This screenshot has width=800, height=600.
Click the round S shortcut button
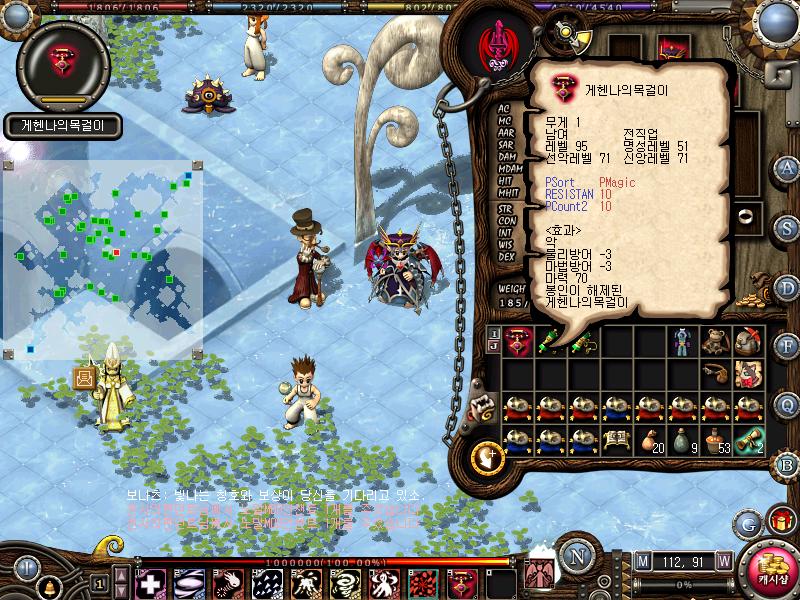(787, 227)
